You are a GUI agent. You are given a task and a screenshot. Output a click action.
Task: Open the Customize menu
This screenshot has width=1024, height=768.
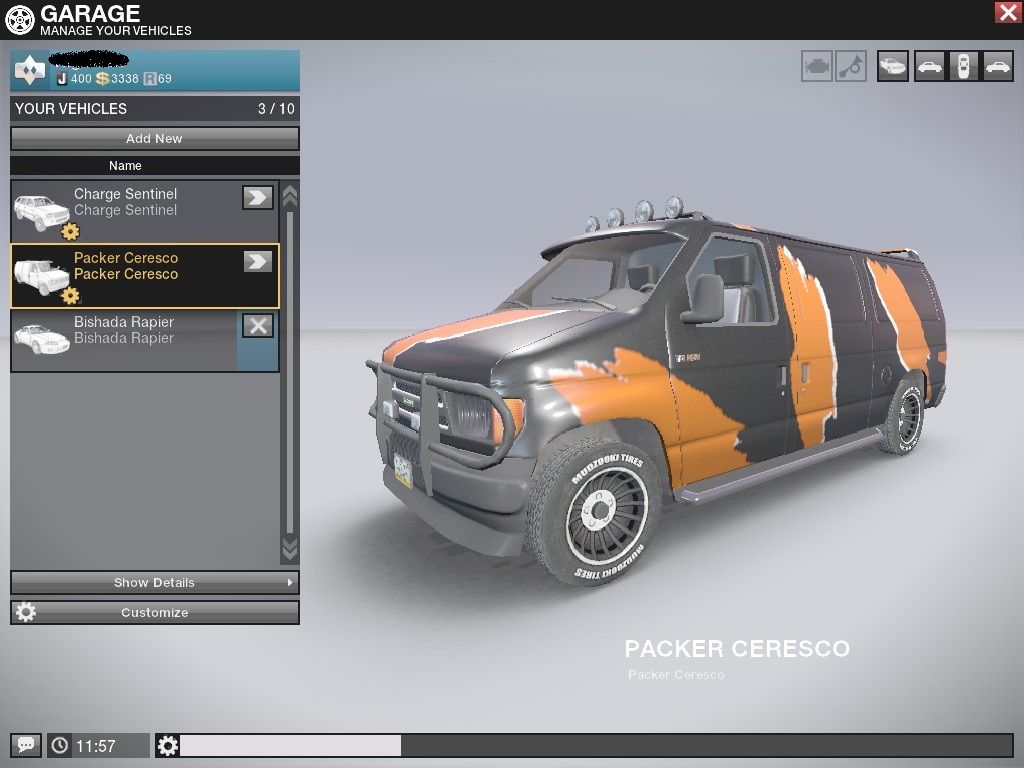click(x=154, y=612)
